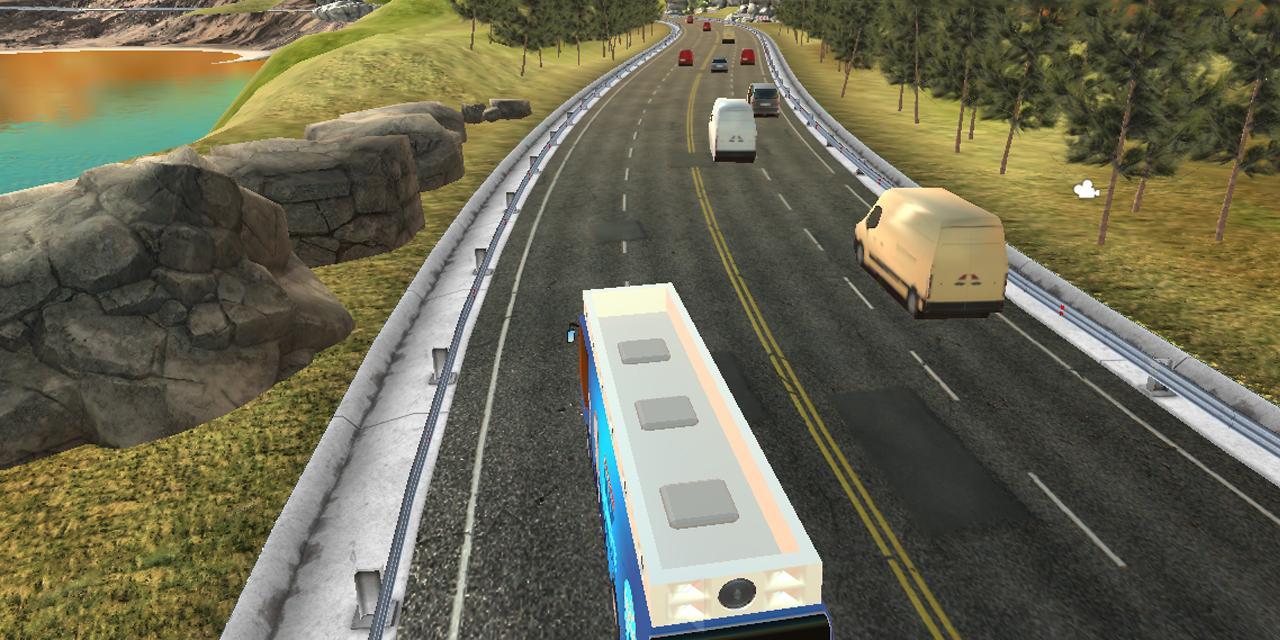The width and height of the screenshot is (1280, 640).
Task: Click the white camera view icon
Action: coord(1086,189)
